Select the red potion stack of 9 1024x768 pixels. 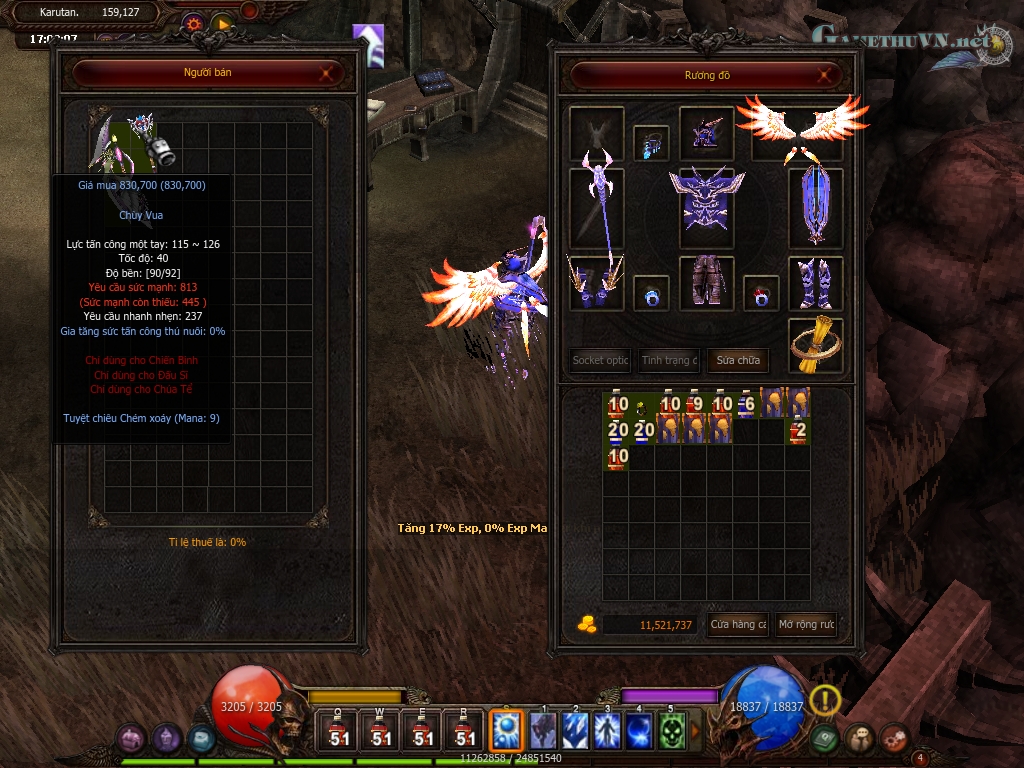point(695,403)
